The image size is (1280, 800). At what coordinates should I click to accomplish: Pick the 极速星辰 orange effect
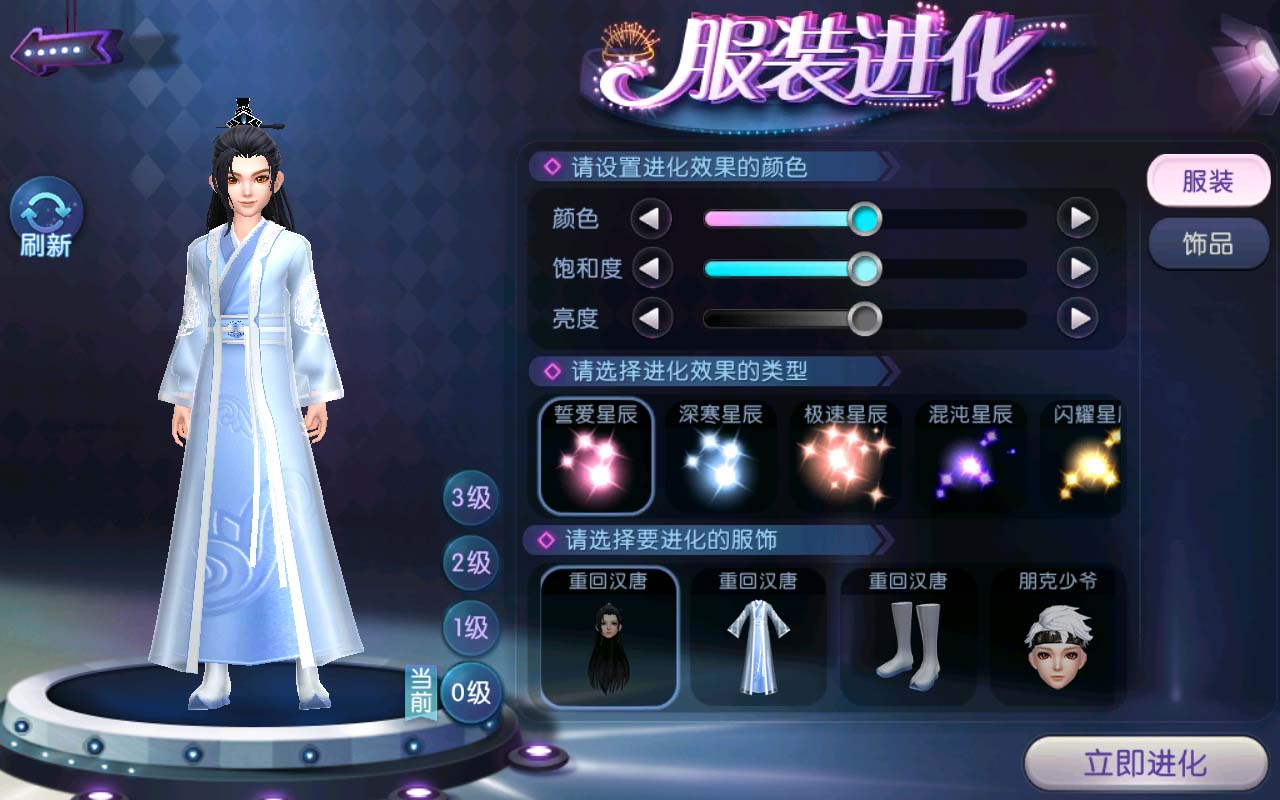pos(846,456)
